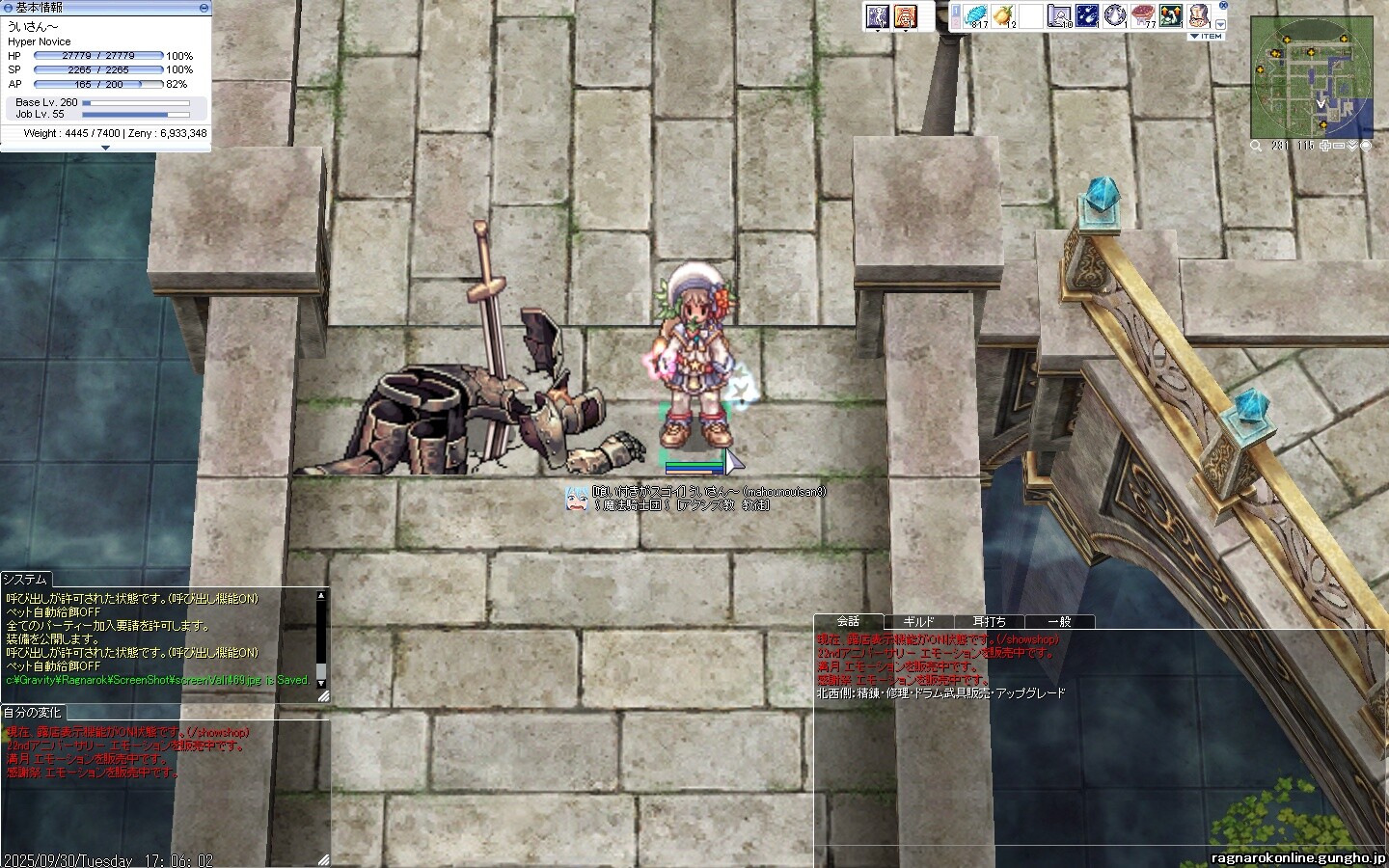The width and height of the screenshot is (1389, 868).
Task: Use the silver ring item in the hotbar
Action: [1115, 15]
